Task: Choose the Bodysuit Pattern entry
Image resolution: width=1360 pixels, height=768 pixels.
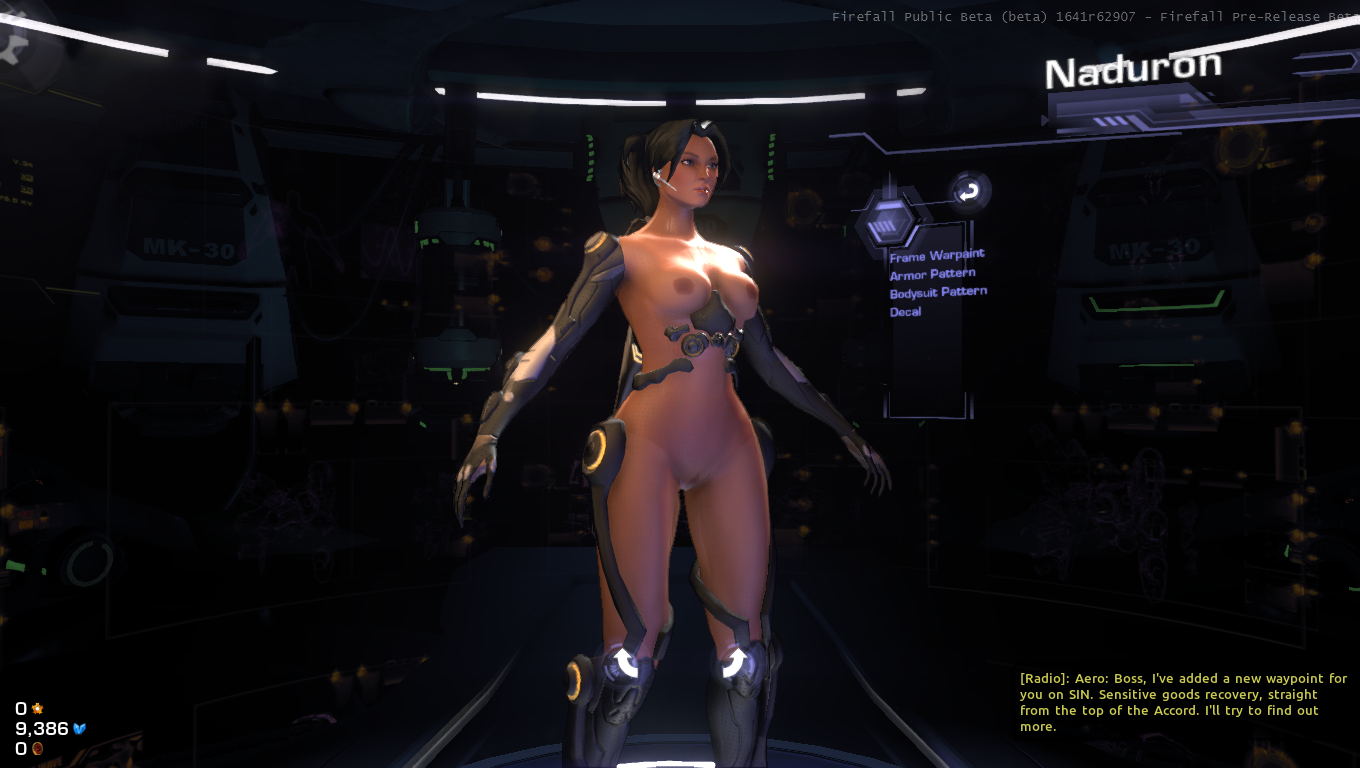Action: click(938, 293)
